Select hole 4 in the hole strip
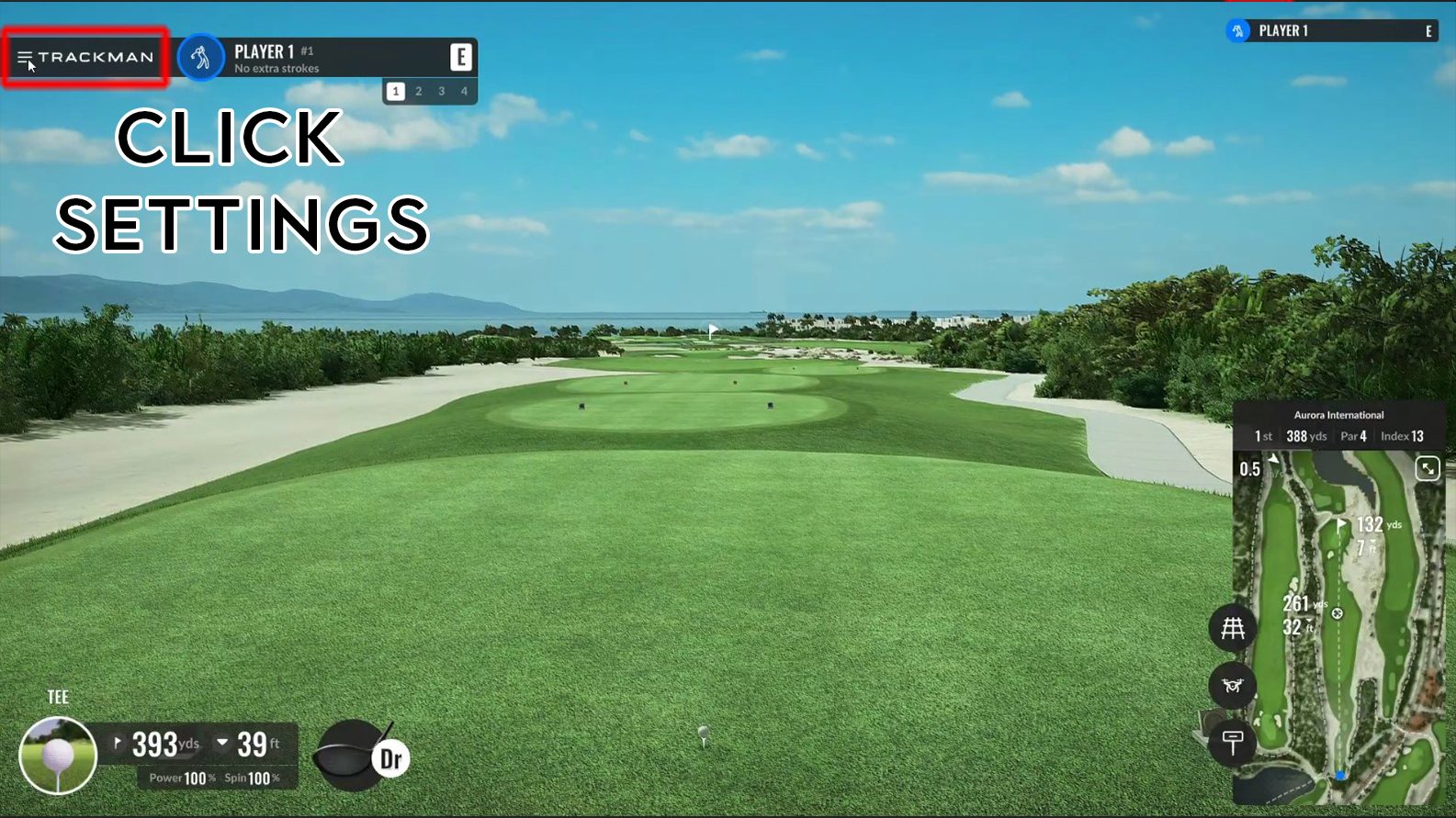Viewport: 1456px width, 818px height. pyautogui.click(x=464, y=91)
